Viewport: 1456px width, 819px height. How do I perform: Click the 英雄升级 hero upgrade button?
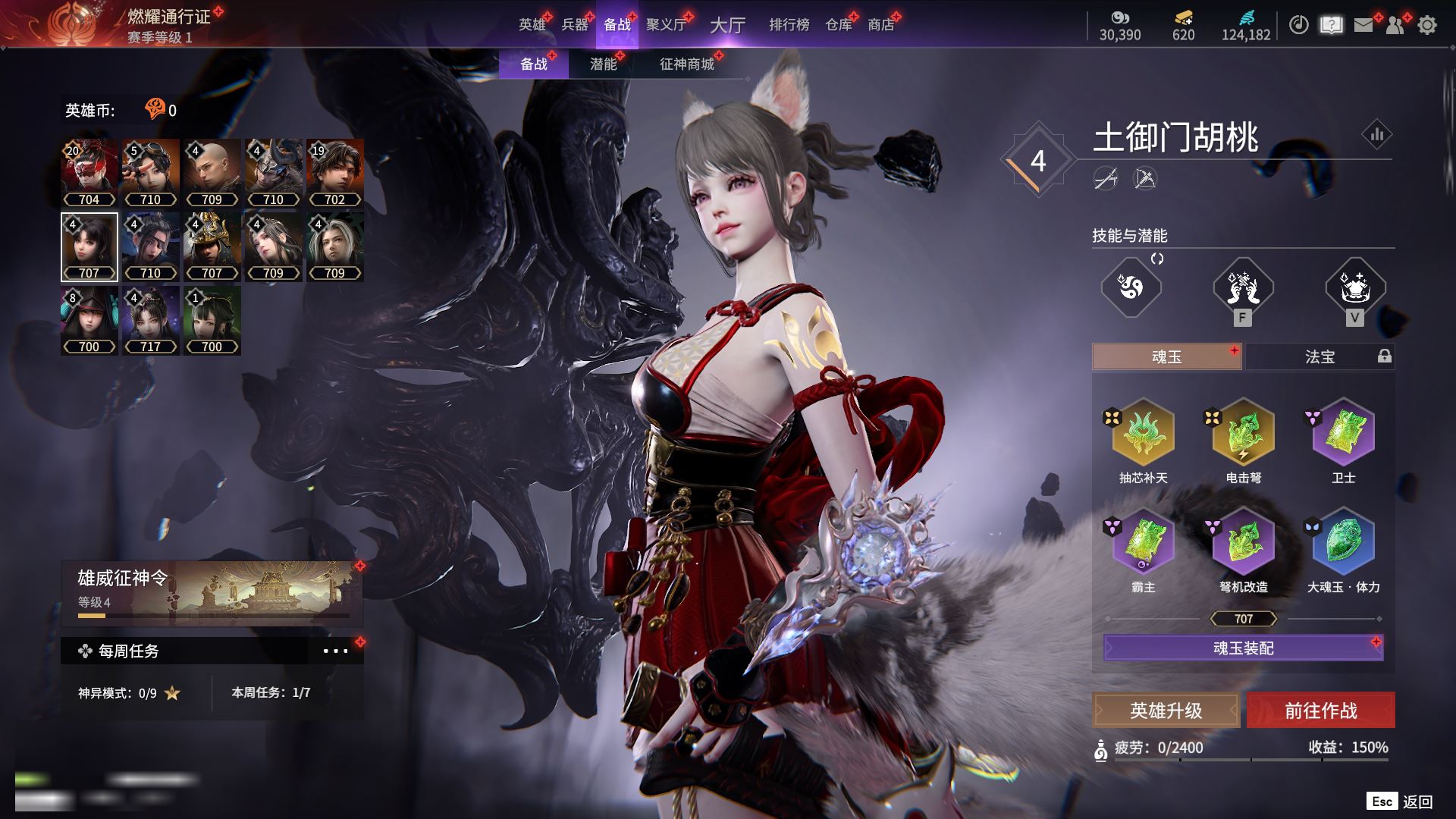pyautogui.click(x=1166, y=711)
